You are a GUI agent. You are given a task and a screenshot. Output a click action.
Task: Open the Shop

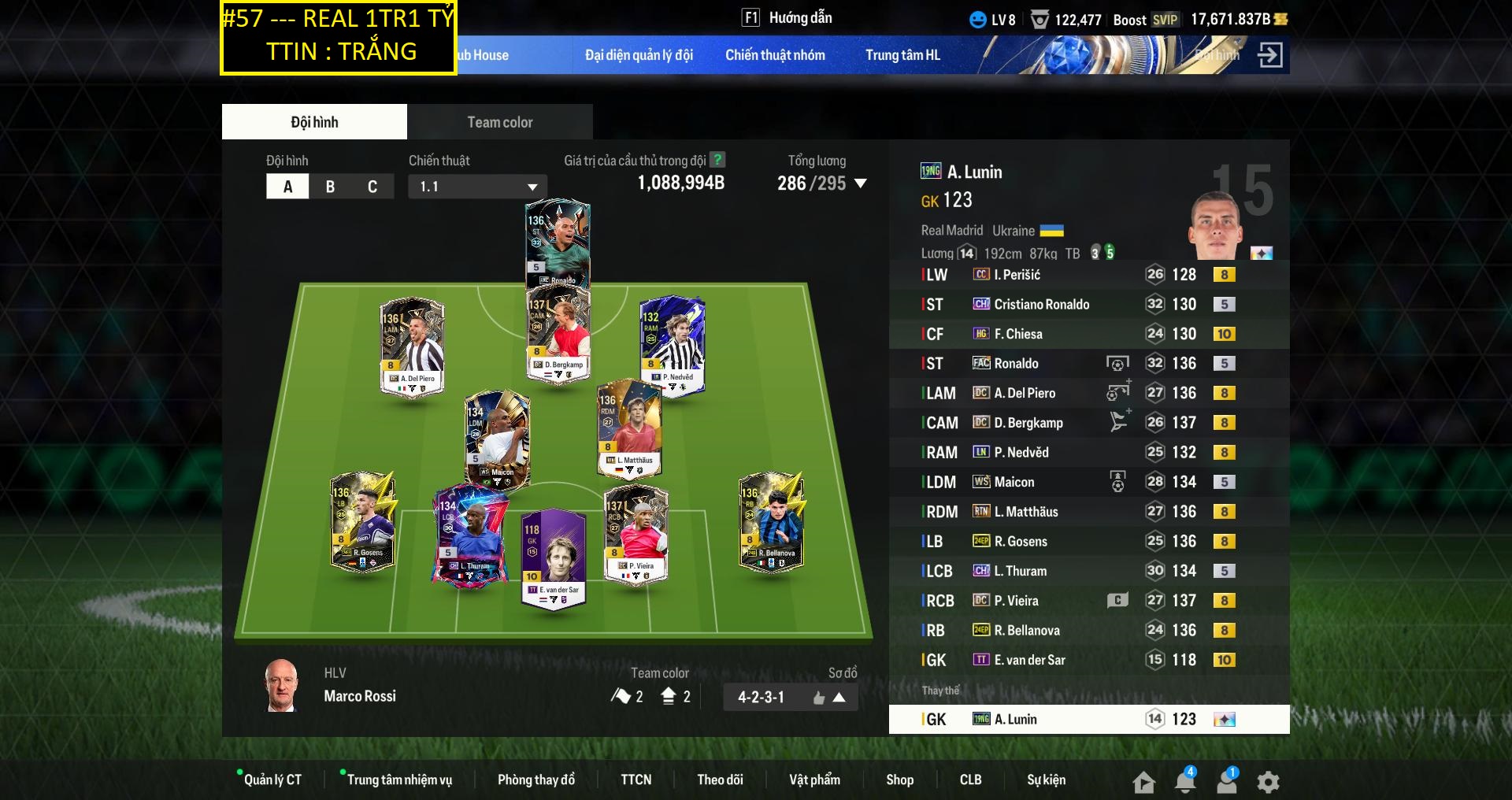tap(899, 780)
